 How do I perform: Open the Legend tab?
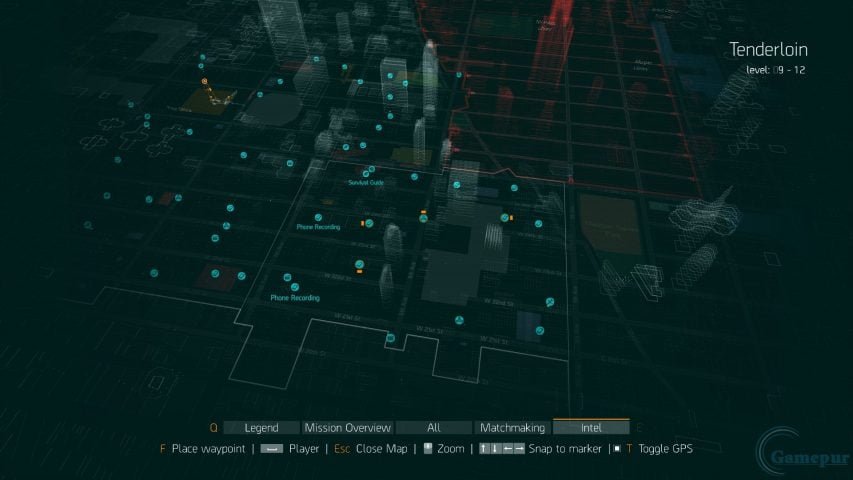tap(261, 427)
